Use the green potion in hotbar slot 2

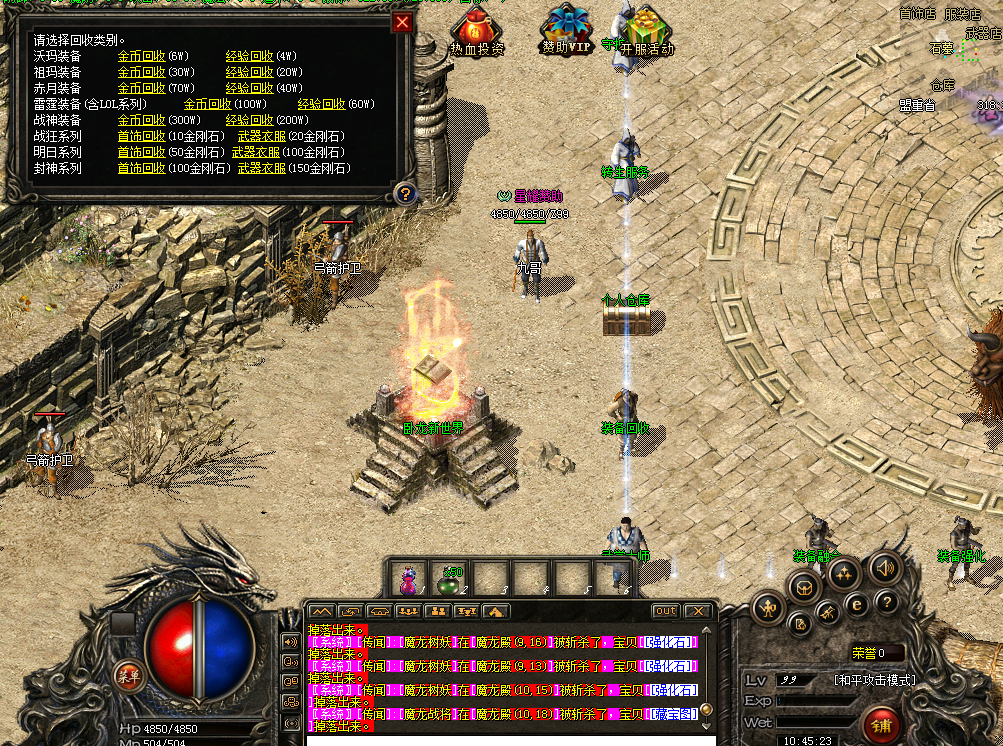449,577
